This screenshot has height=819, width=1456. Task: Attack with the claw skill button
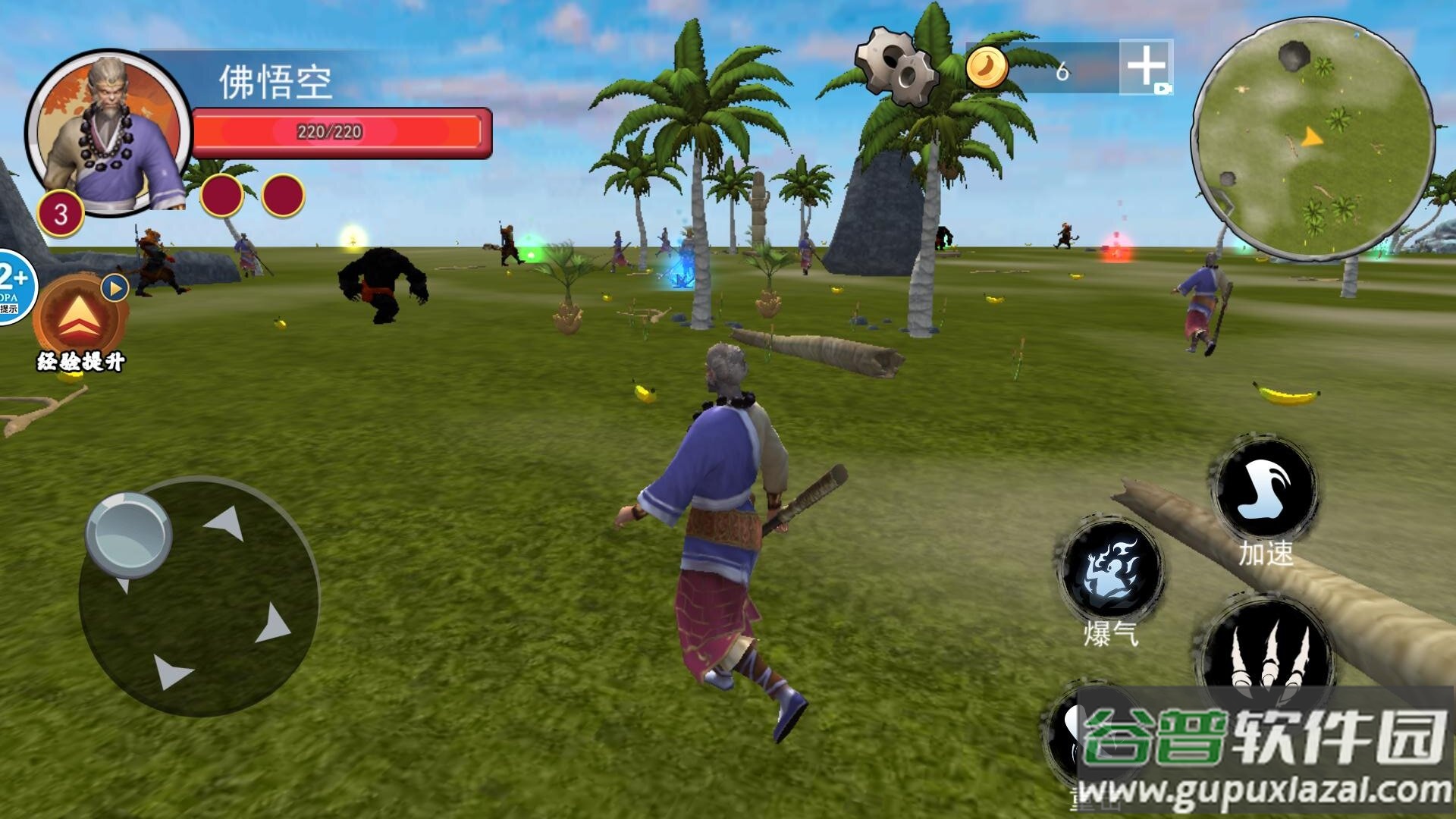(x=1267, y=651)
